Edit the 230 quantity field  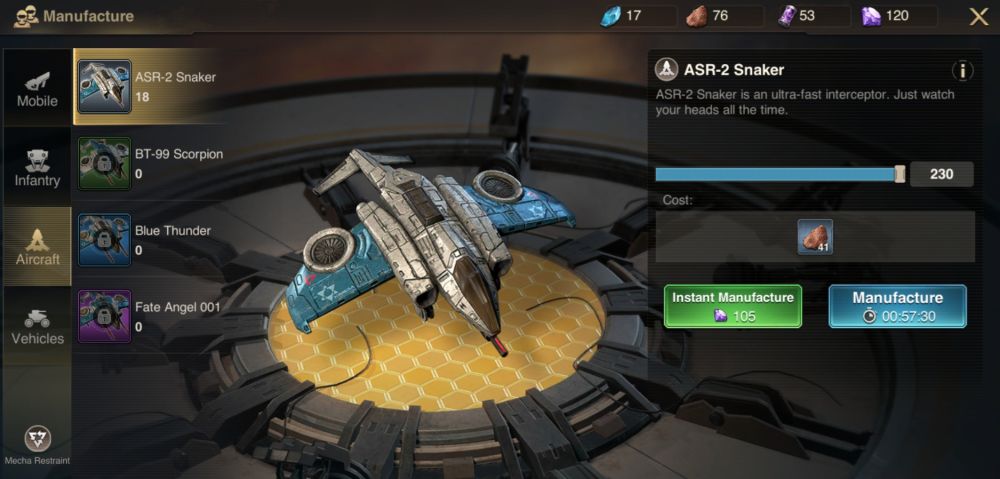click(x=941, y=174)
